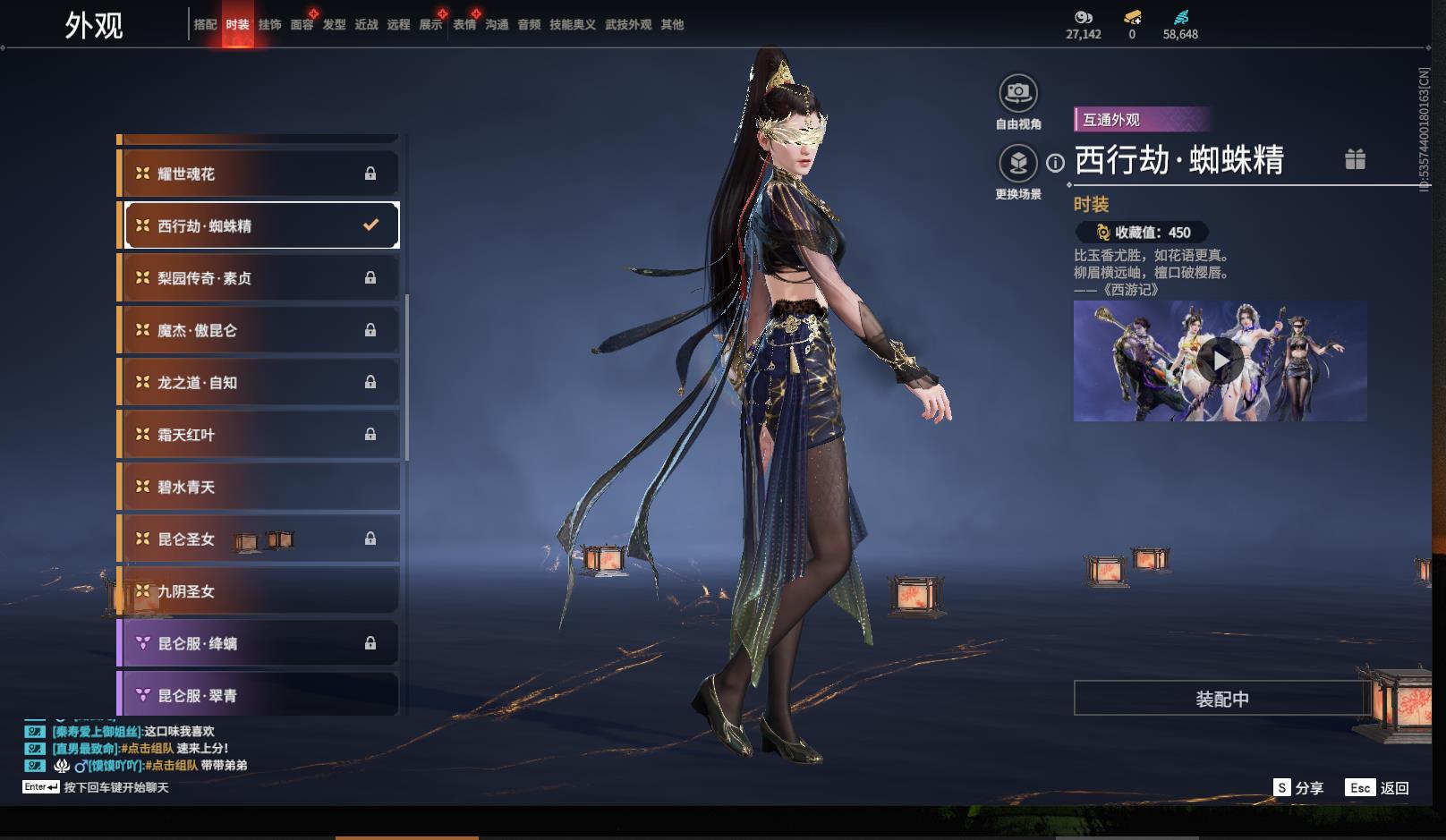Activate the 自由视角 camera button
The height and width of the screenshot is (840, 1446).
[x=1017, y=93]
